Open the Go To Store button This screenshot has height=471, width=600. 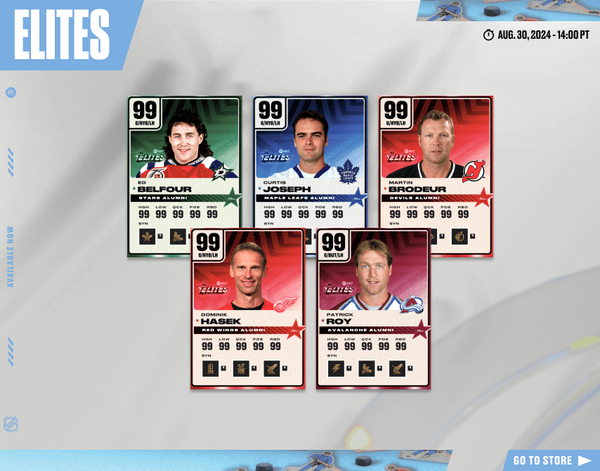coord(555,460)
